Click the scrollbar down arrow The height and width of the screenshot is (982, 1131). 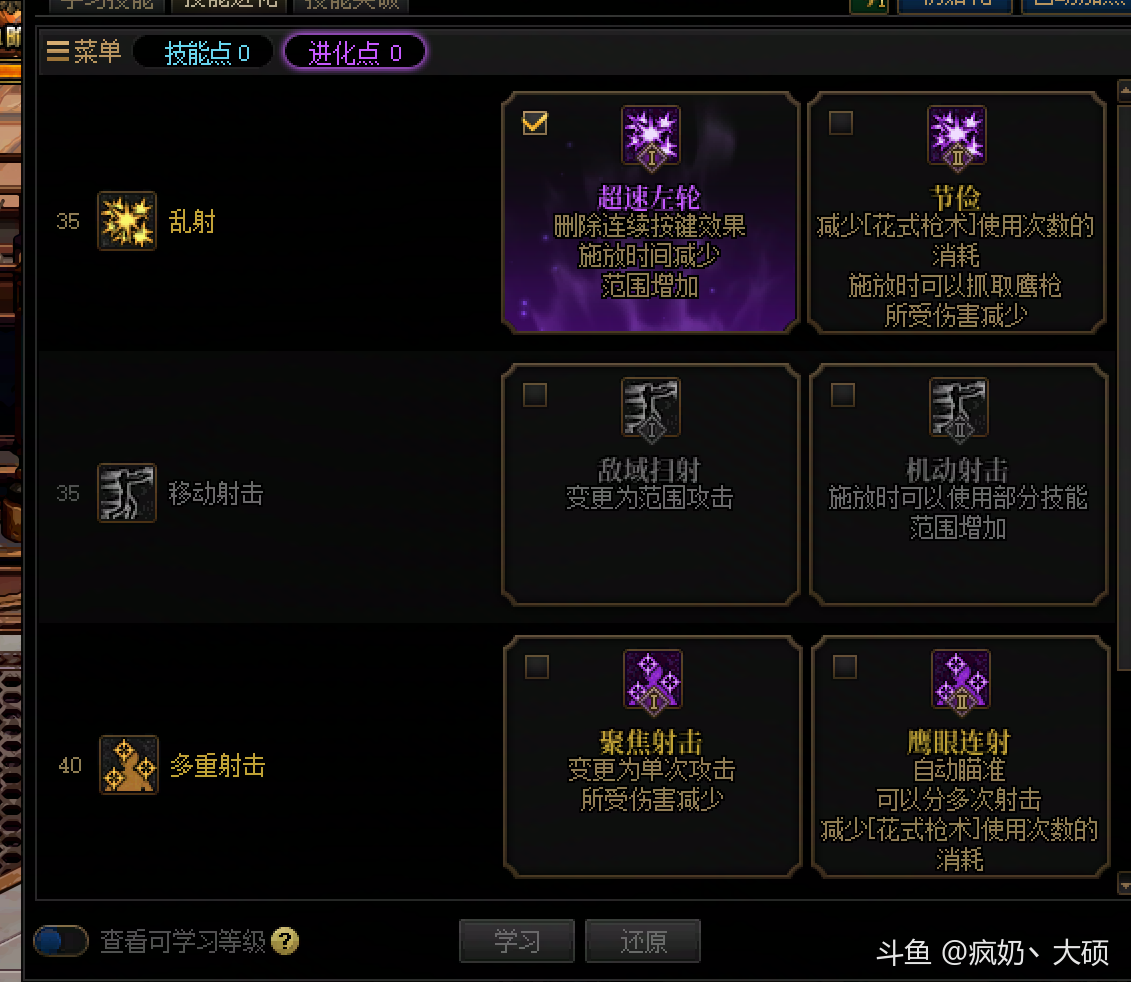click(x=1124, y=882)
